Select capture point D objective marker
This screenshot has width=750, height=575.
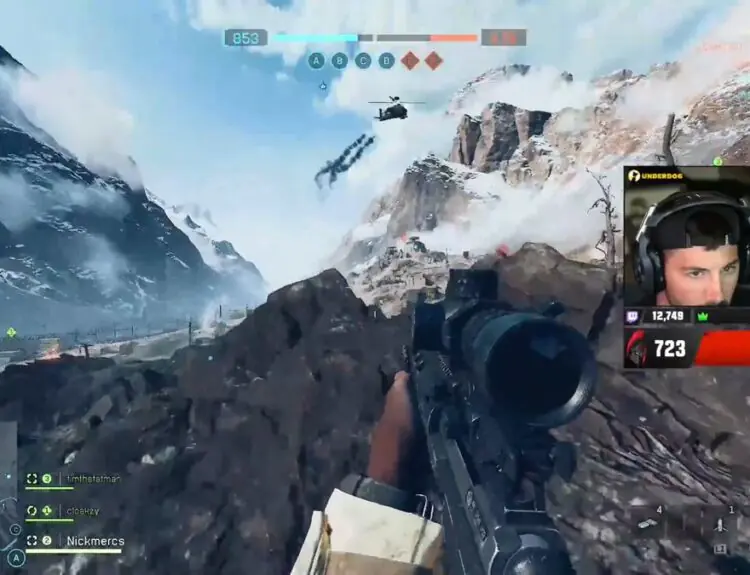386,60
